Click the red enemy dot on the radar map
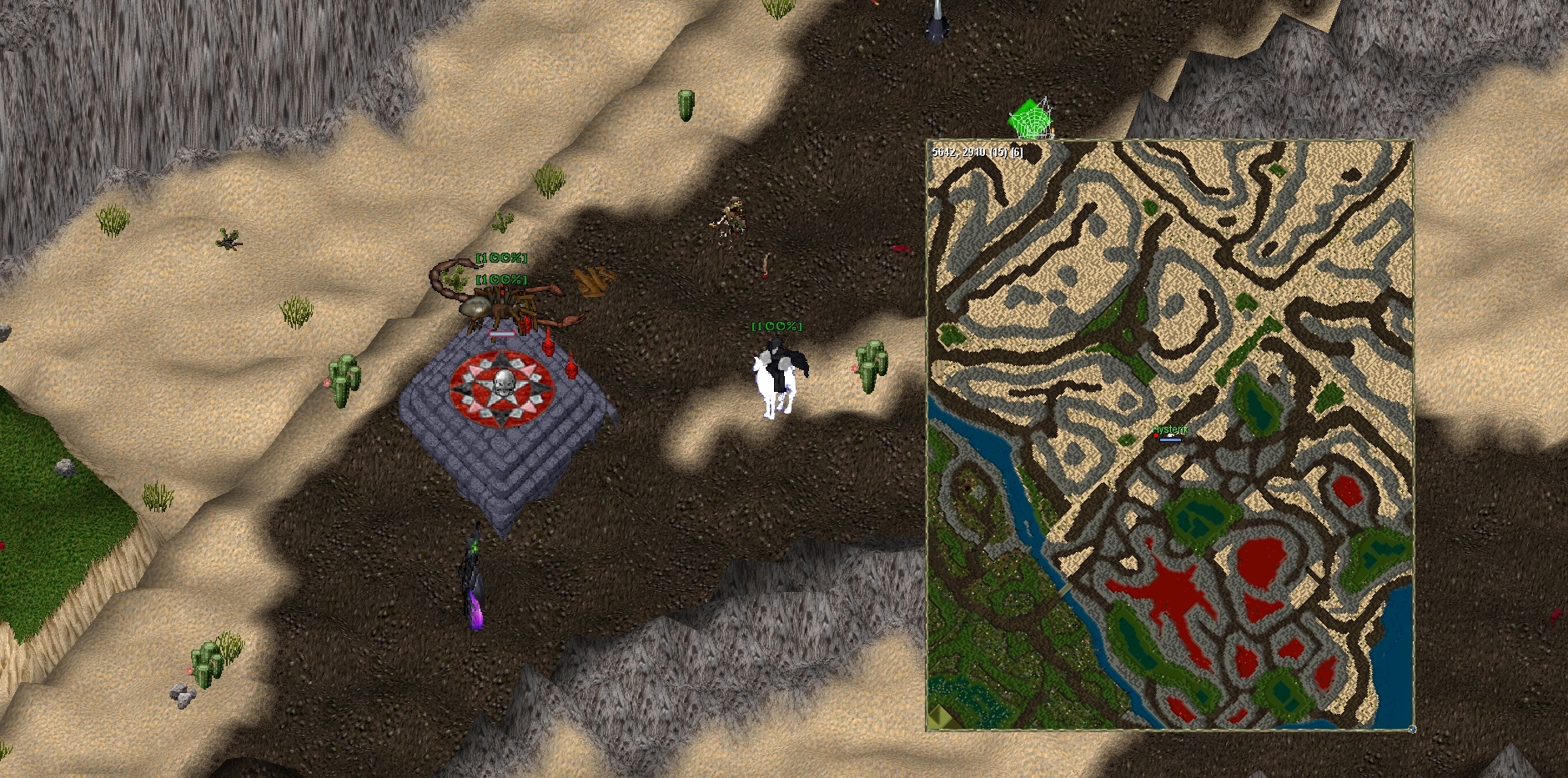The width and height of the screenshot is (1568, 778). coord(1156,435)
